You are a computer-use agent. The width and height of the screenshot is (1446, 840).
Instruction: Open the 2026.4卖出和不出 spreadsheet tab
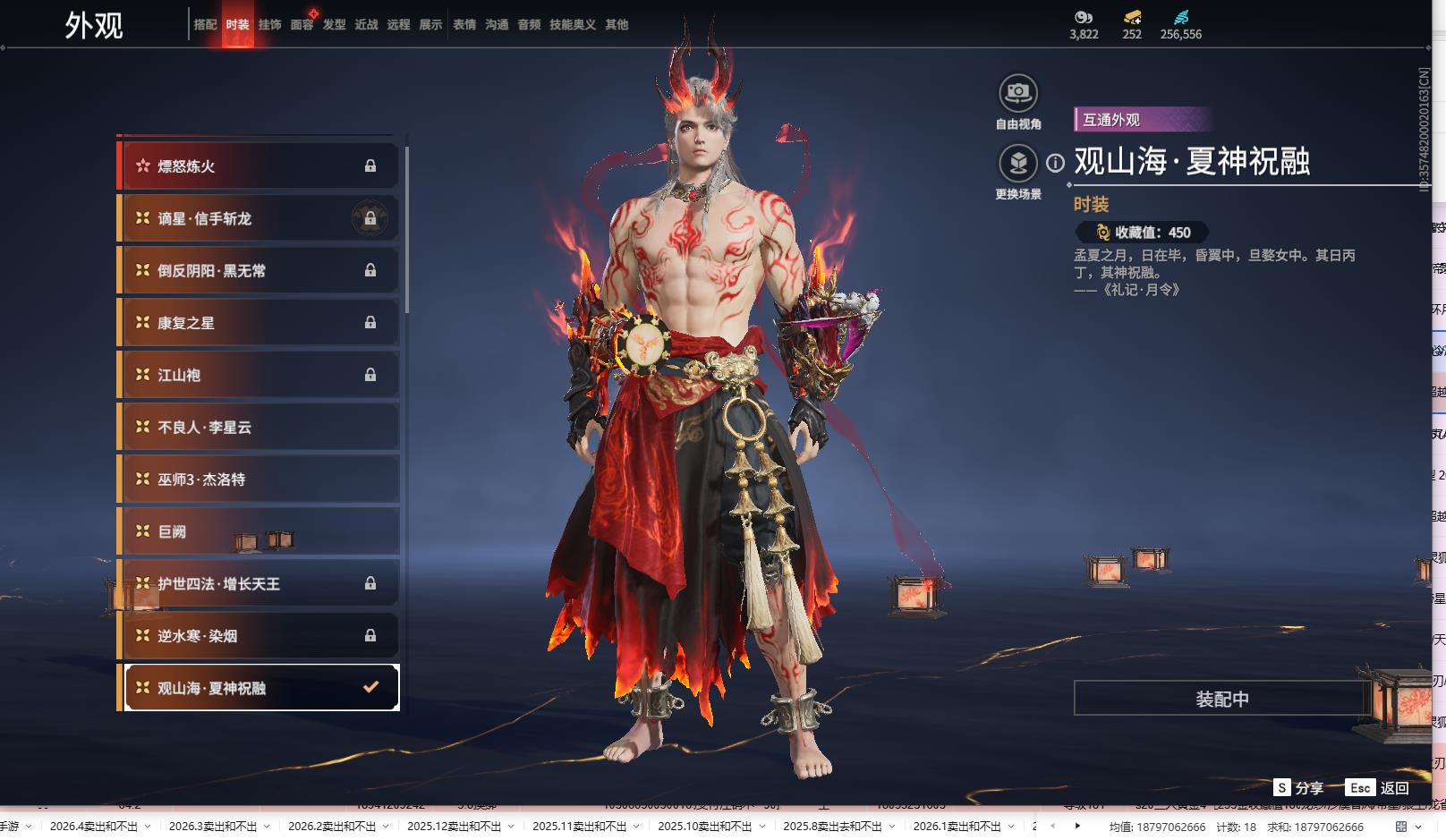click(x=94, y=827)
